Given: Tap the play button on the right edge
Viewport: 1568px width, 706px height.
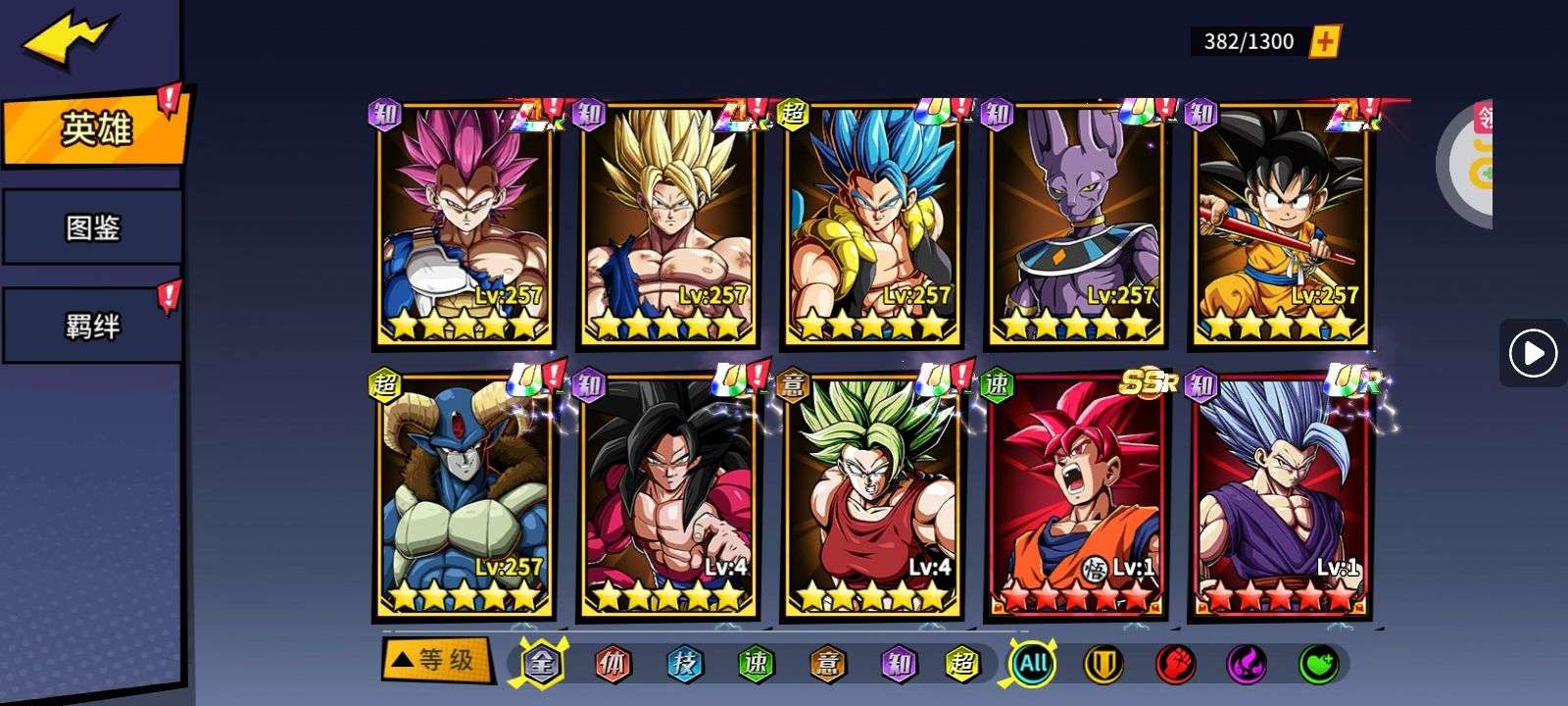Looking at the screenshot, I should tap(1533, 353).
